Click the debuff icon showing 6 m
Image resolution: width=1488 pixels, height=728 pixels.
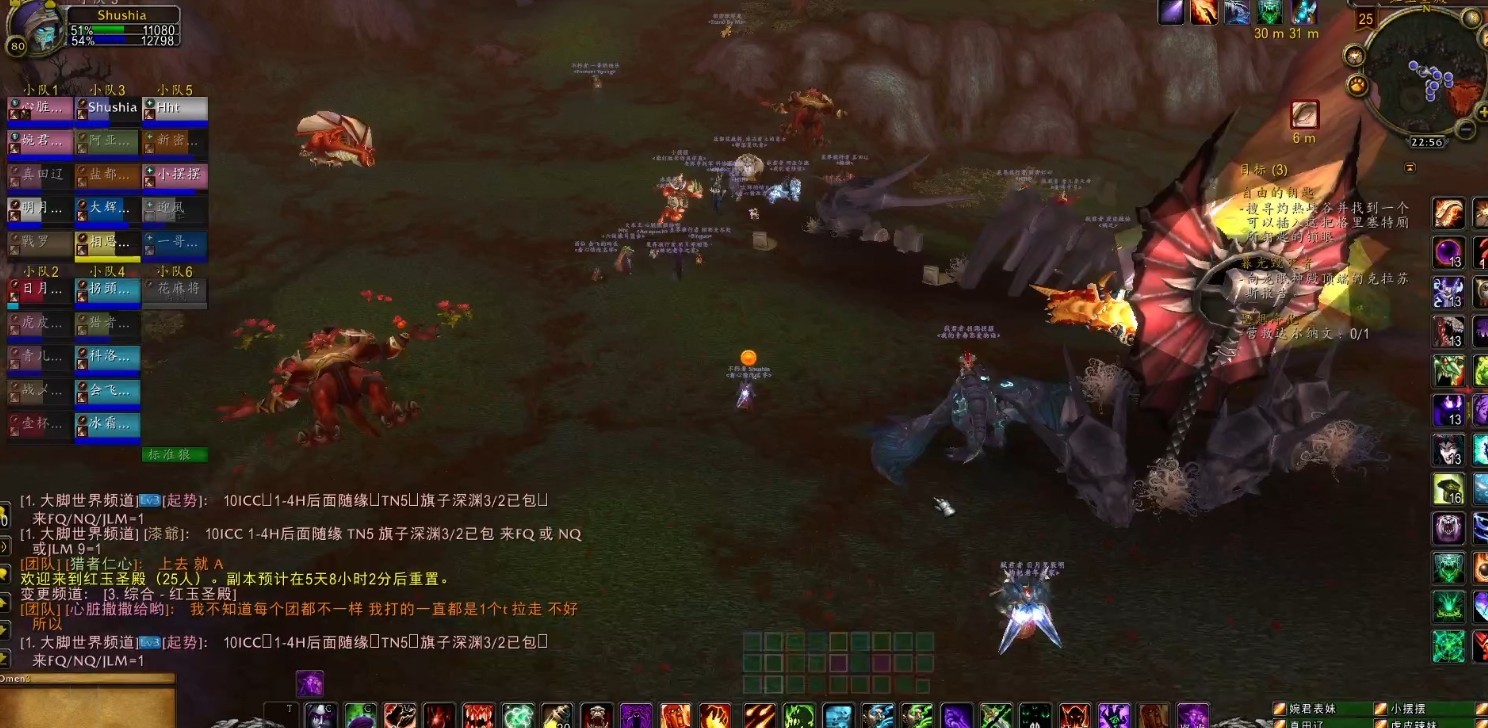[1304, 115]
